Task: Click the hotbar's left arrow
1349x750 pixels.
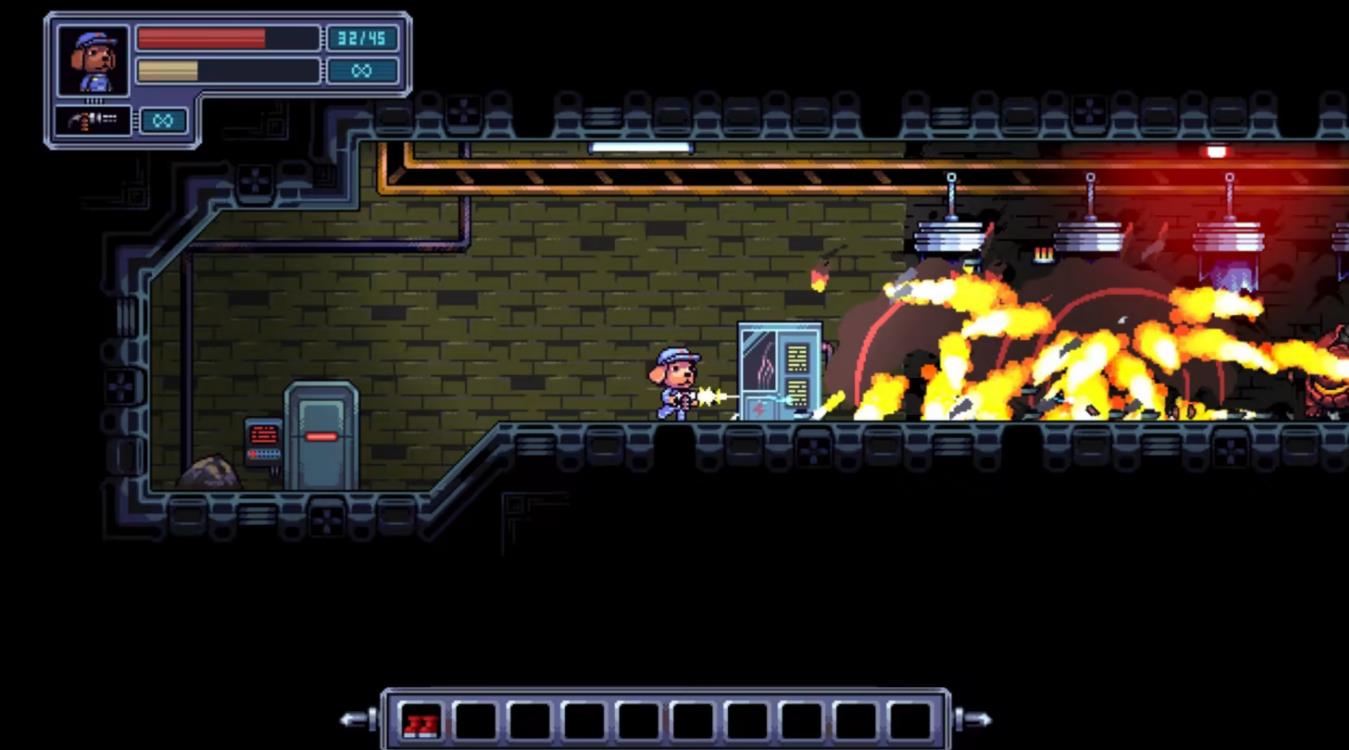Action: point(355,719)
